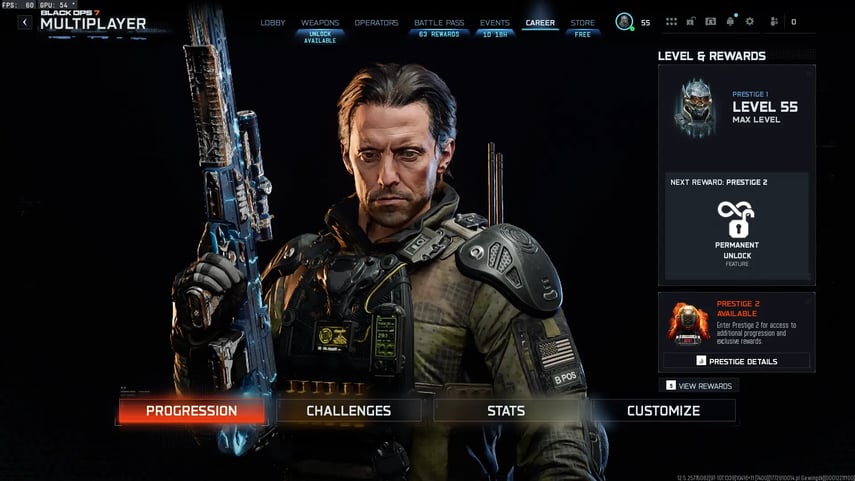The image size is (855, 481).
Task: Visit the Store tab
Action: click(x=582, y=22)
